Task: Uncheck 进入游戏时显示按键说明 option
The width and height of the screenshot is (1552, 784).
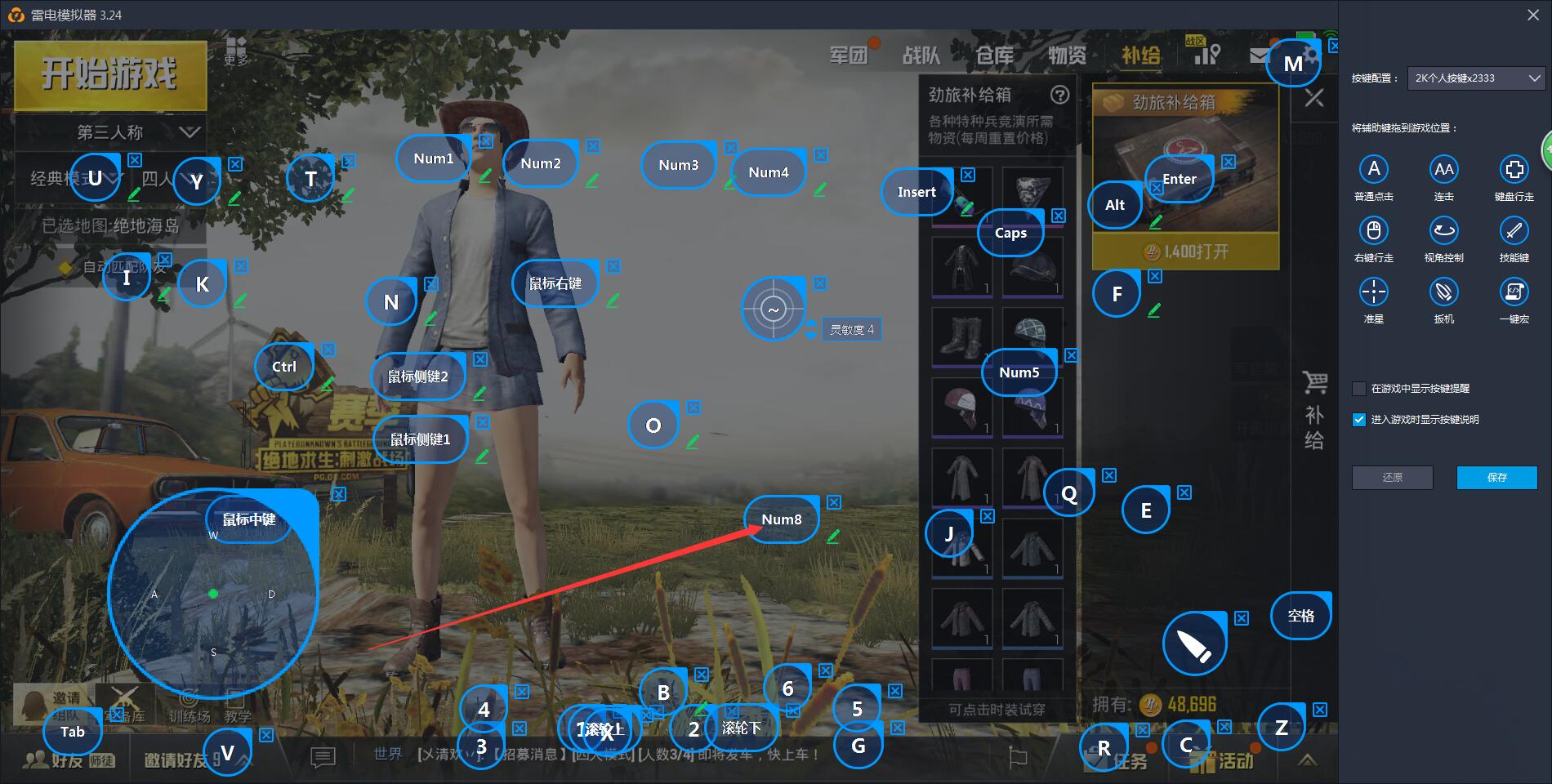Action: click(1359, 420)
